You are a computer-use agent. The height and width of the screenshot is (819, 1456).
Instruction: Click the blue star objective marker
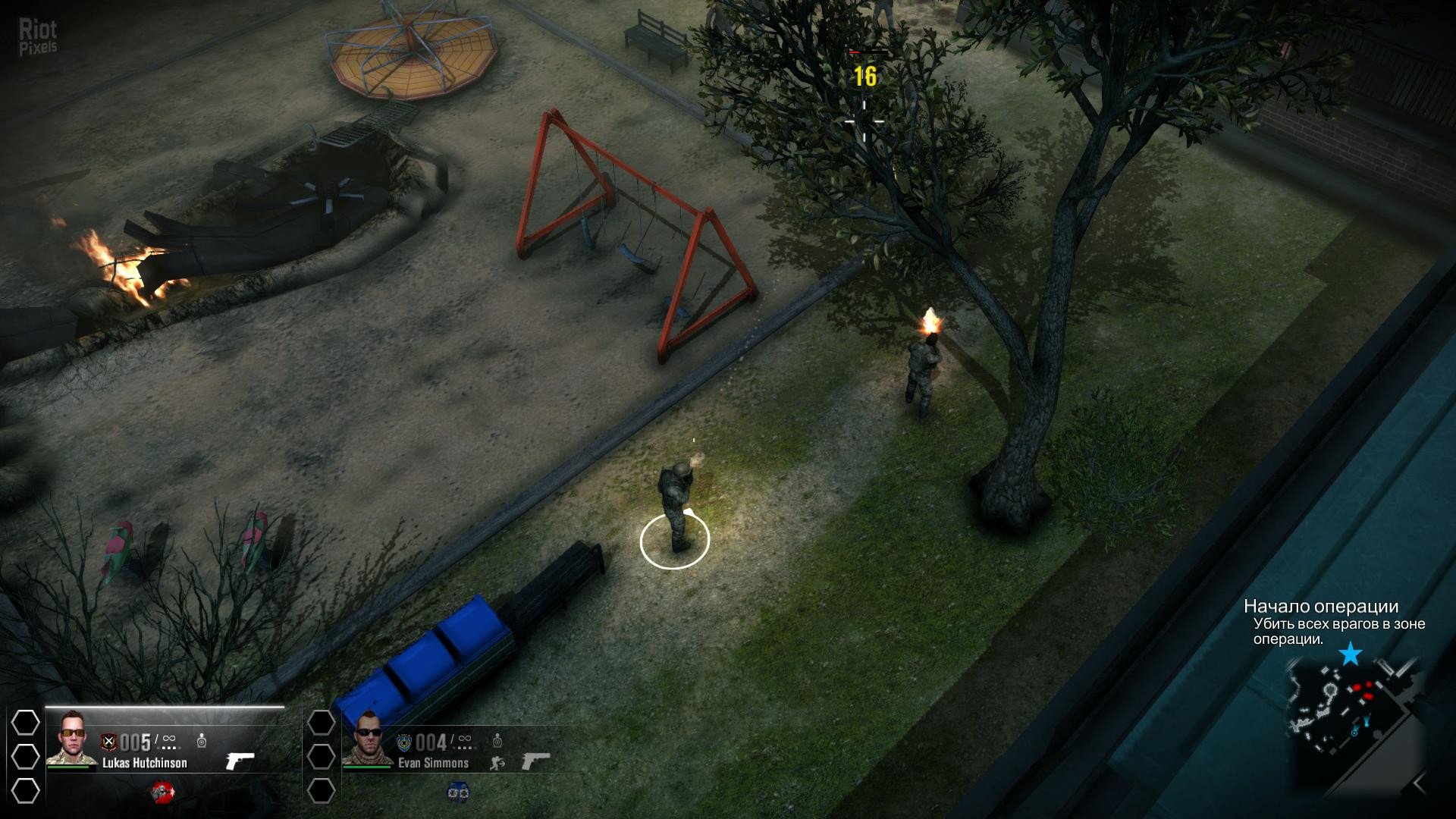coord(1351,654)
